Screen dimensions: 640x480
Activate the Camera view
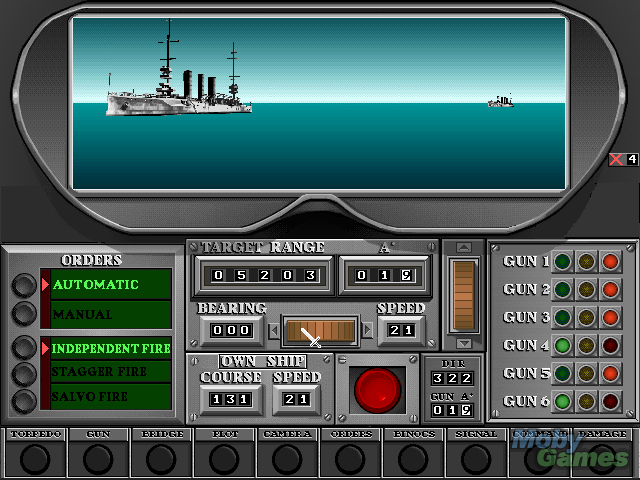point(289,458)
